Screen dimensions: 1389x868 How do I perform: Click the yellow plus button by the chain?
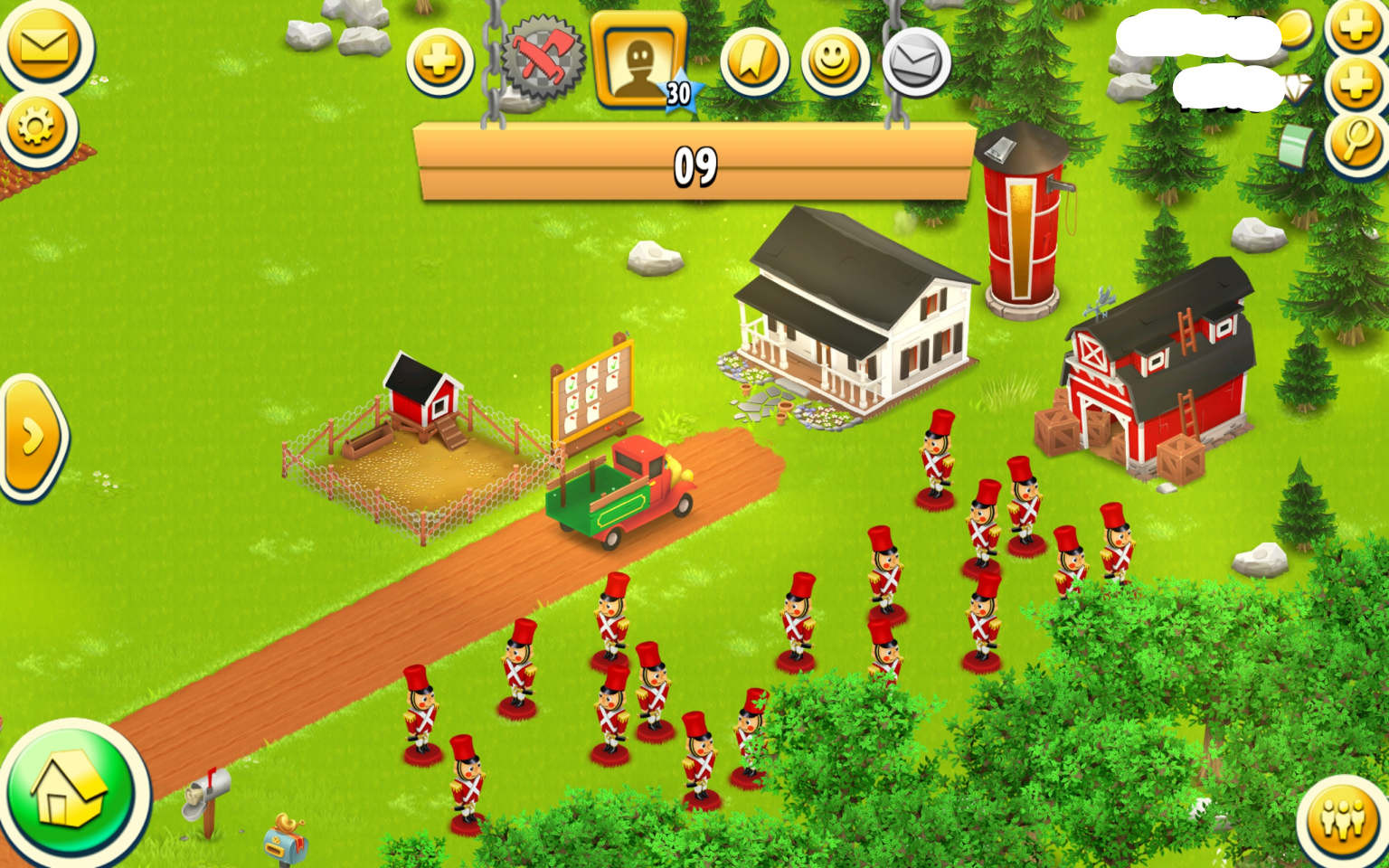(439, 62)
